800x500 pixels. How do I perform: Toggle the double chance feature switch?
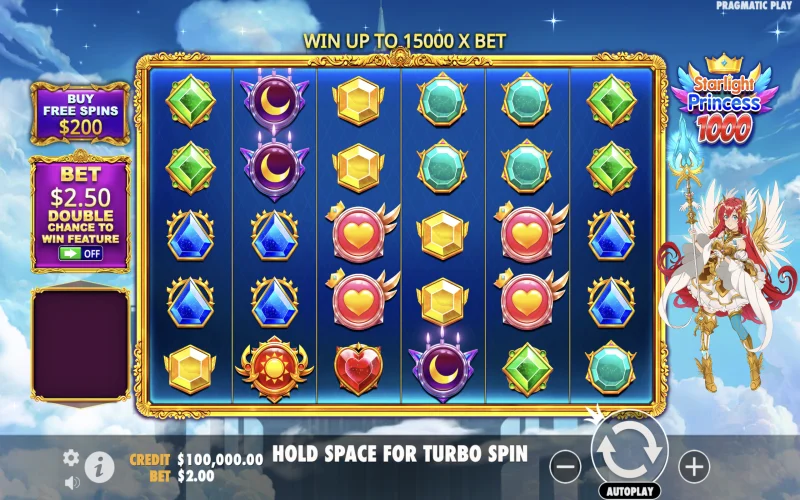81,254
